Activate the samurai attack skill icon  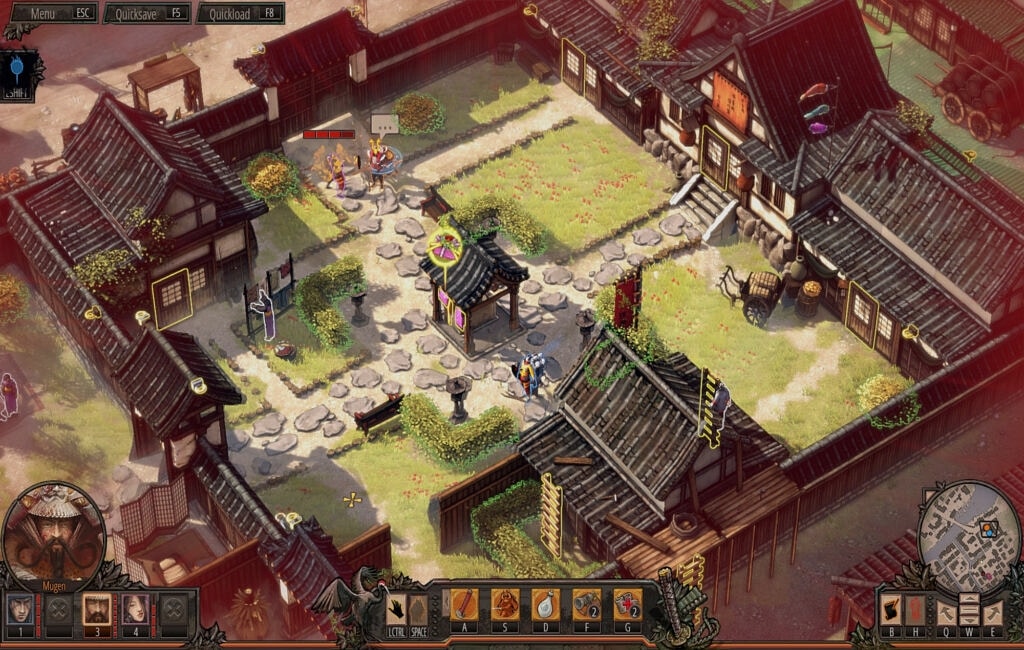505,604
